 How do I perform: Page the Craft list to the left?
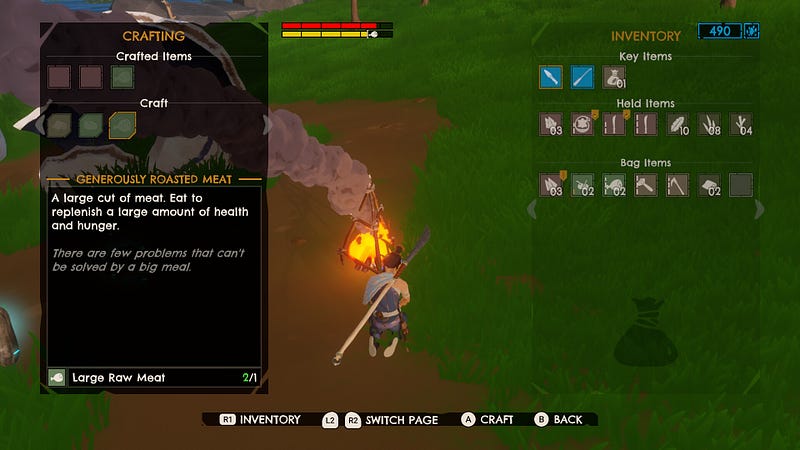[x=40, y=125]
